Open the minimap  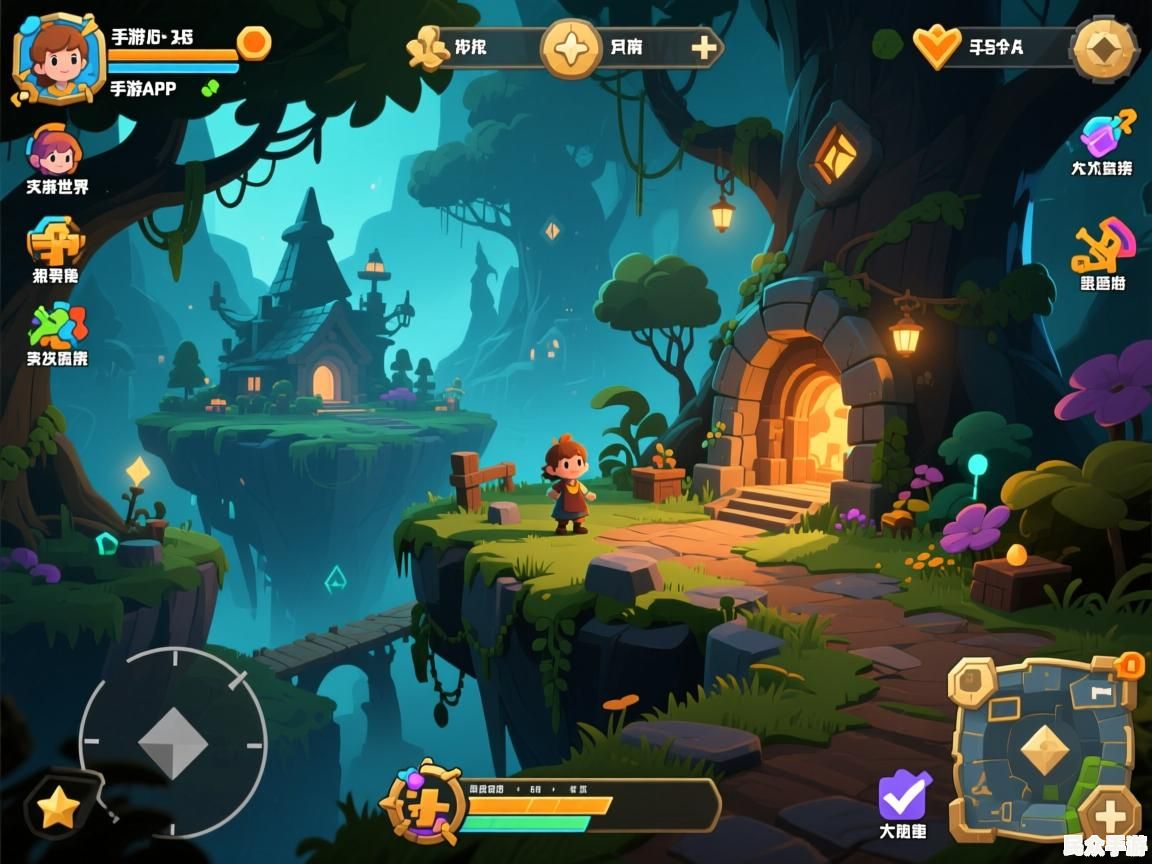(1043, 748)
